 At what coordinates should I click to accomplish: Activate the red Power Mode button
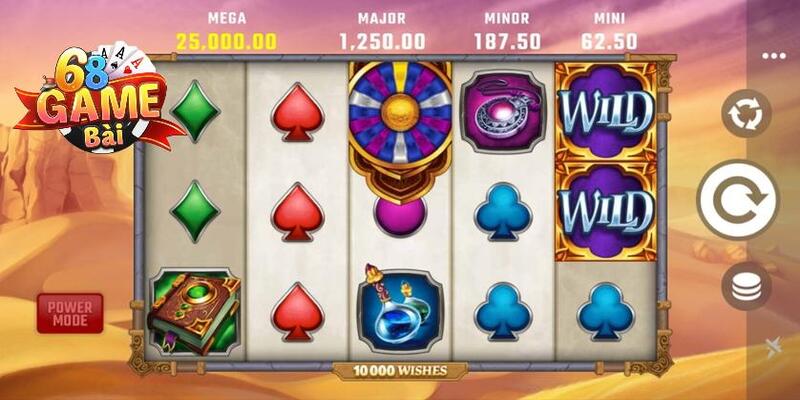(x=69, y=313)
